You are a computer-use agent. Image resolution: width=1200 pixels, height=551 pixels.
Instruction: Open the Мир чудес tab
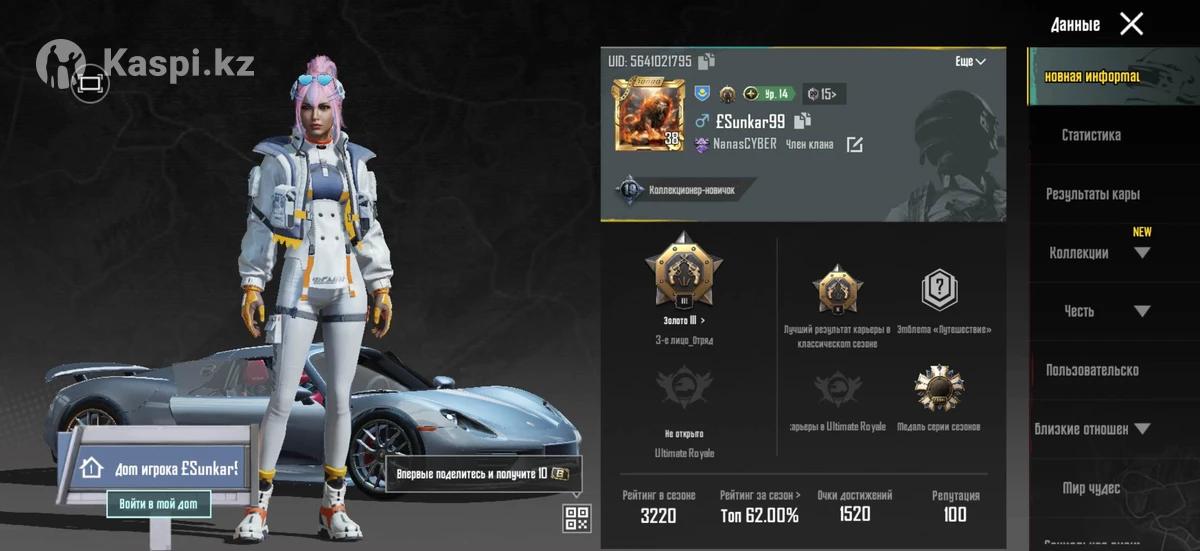[1091, 488]
